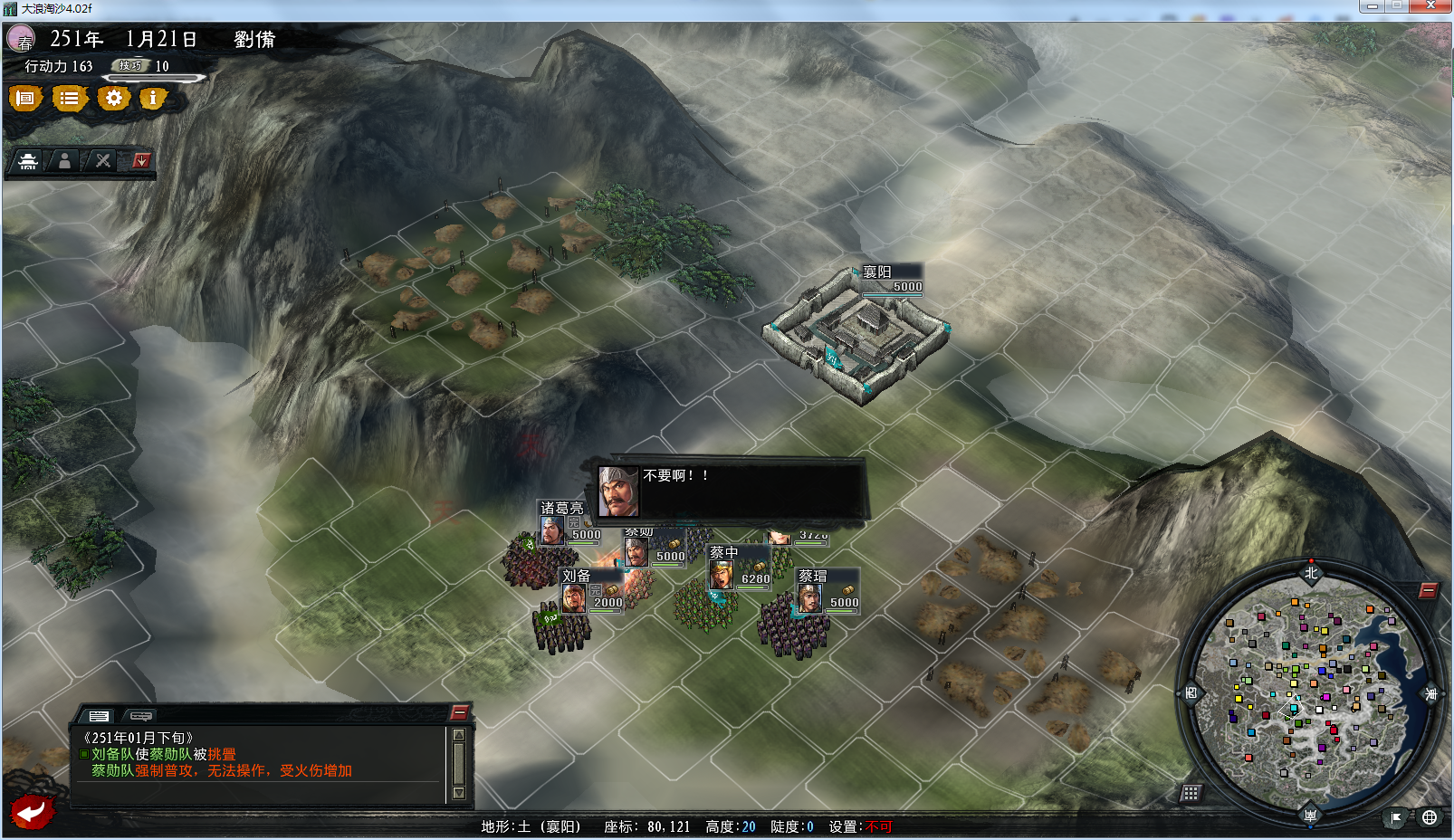Switch to the speech bubble log tab

140,715
